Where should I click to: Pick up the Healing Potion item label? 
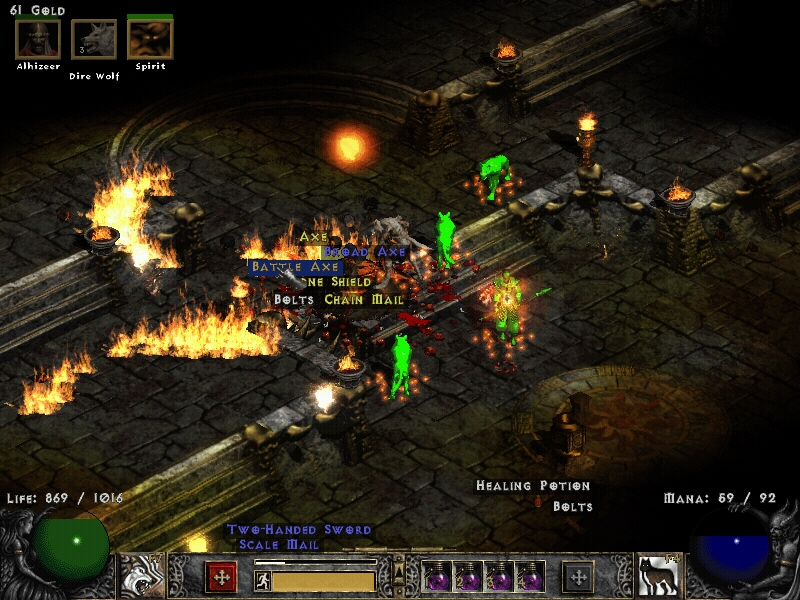pos(533,486)
